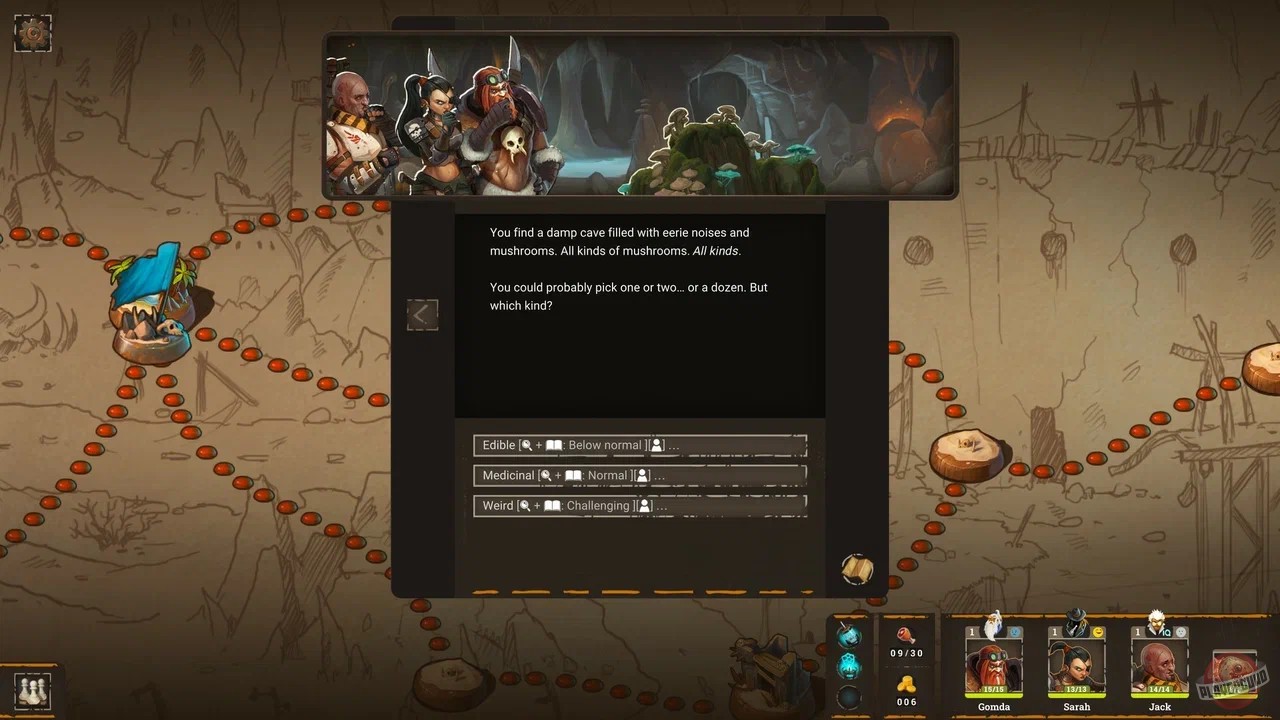
Task: Open the settings gear in the top-left corner
Action: [x=33, y=32]
